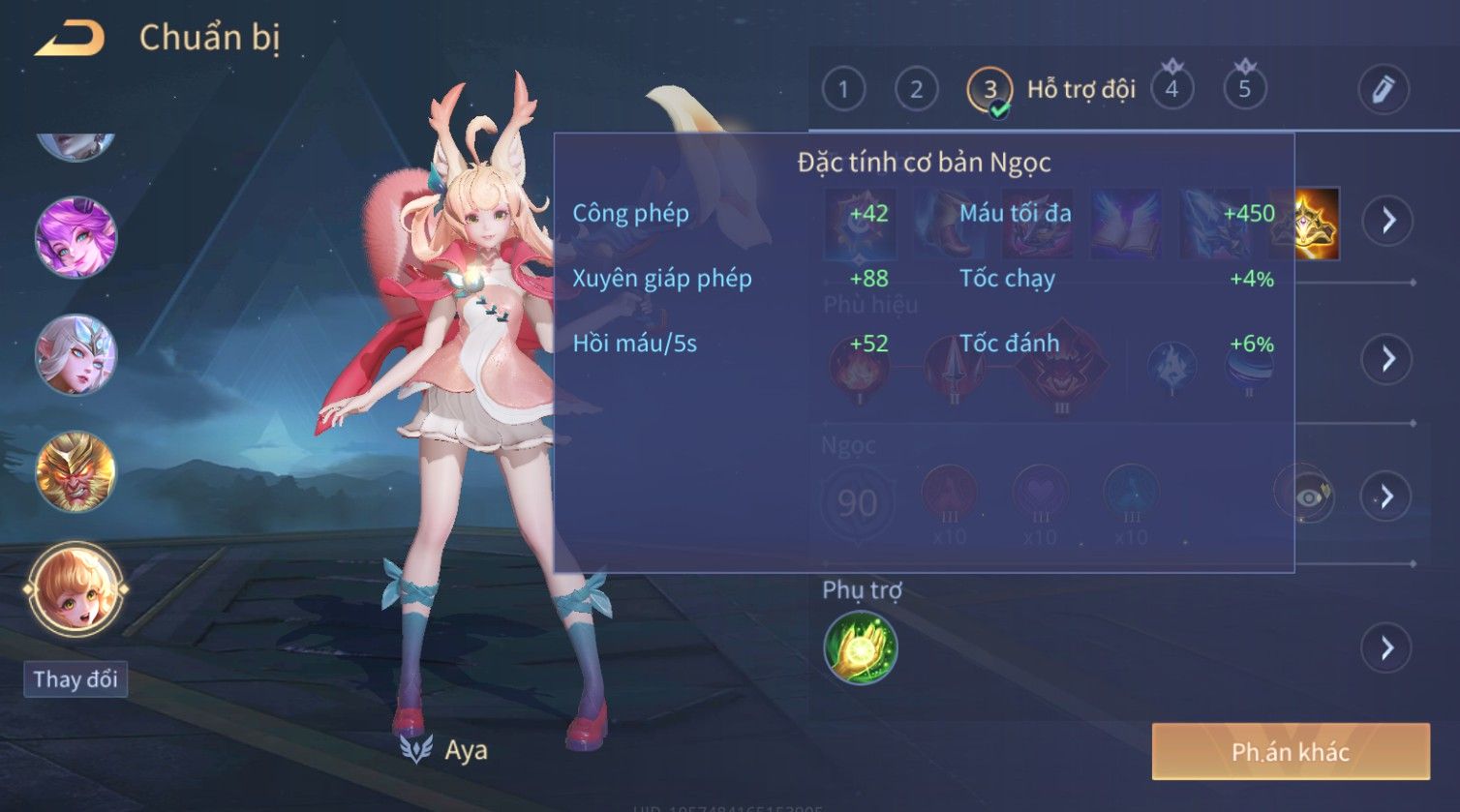Click the Thay đổi hero button
This screenshot has width=1460, height=812.
pyautogui.click(x=76, y=679)
